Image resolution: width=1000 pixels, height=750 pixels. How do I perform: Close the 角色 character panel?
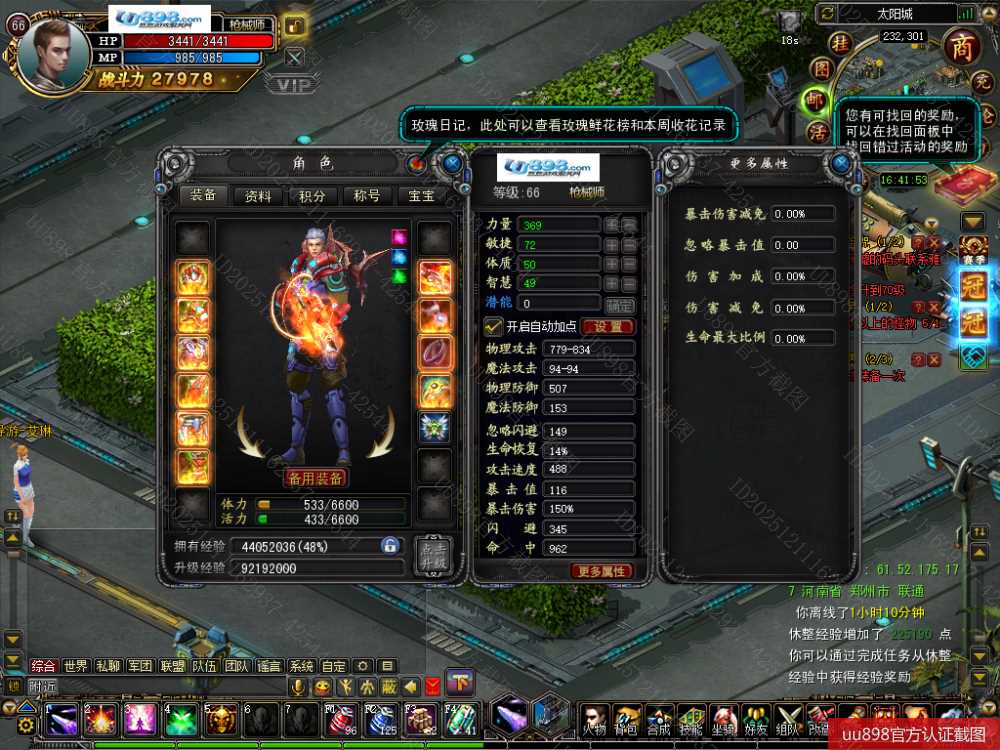452,162
